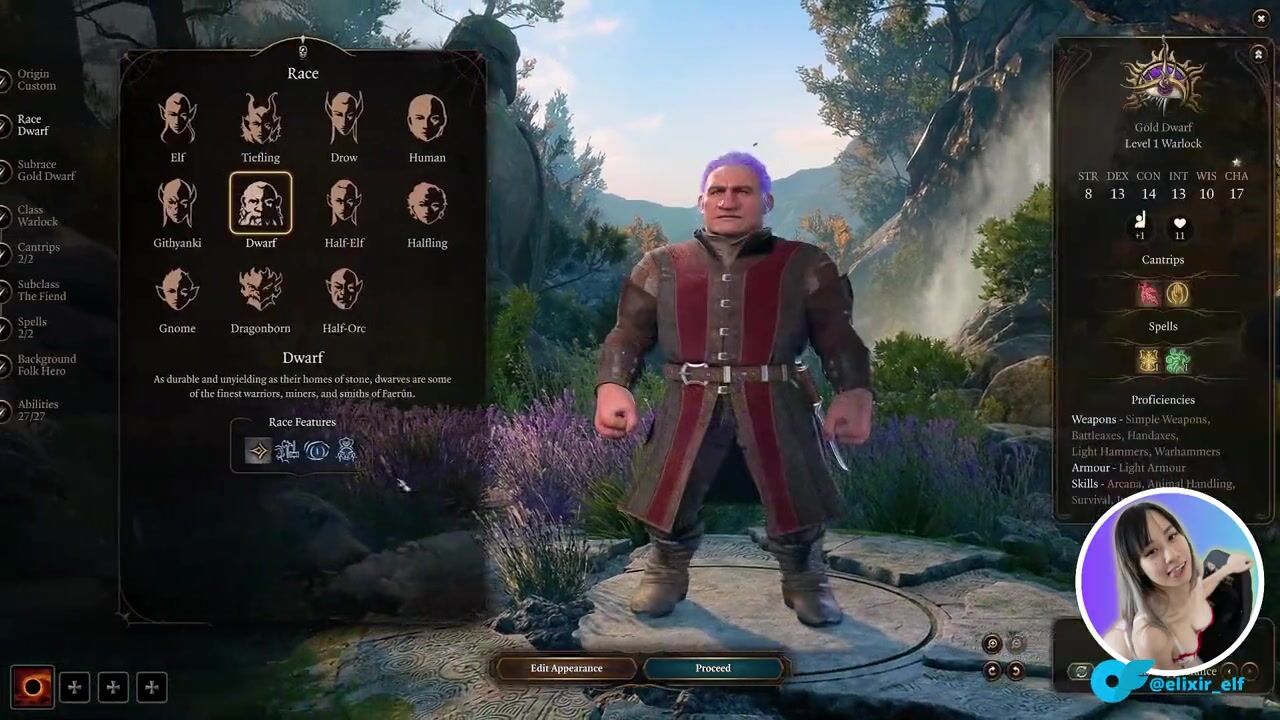Pick the Drow race option

pyautogui.click(x=344, y=119)
